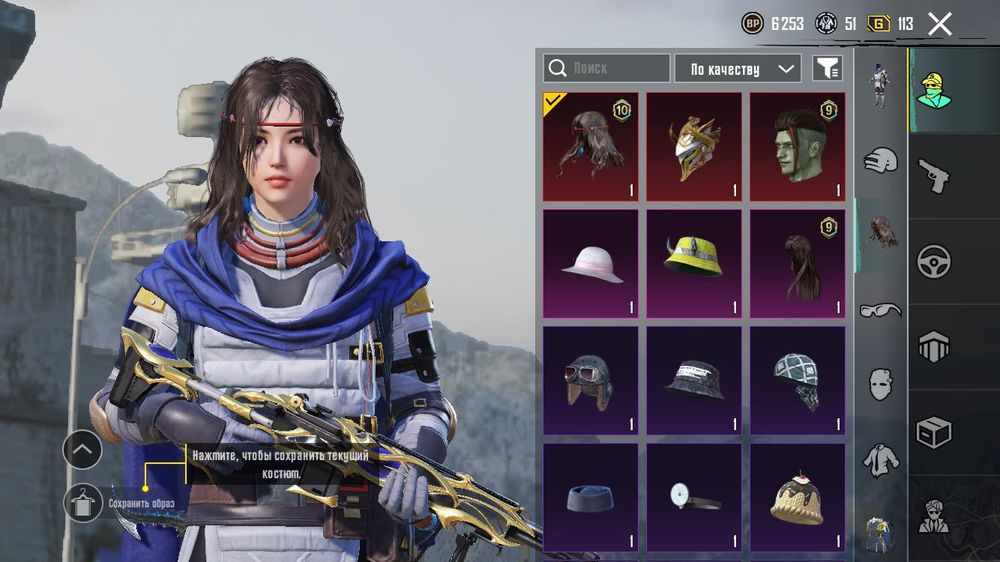
Task: Close the inventory with the X button
Action: point(939,24)
